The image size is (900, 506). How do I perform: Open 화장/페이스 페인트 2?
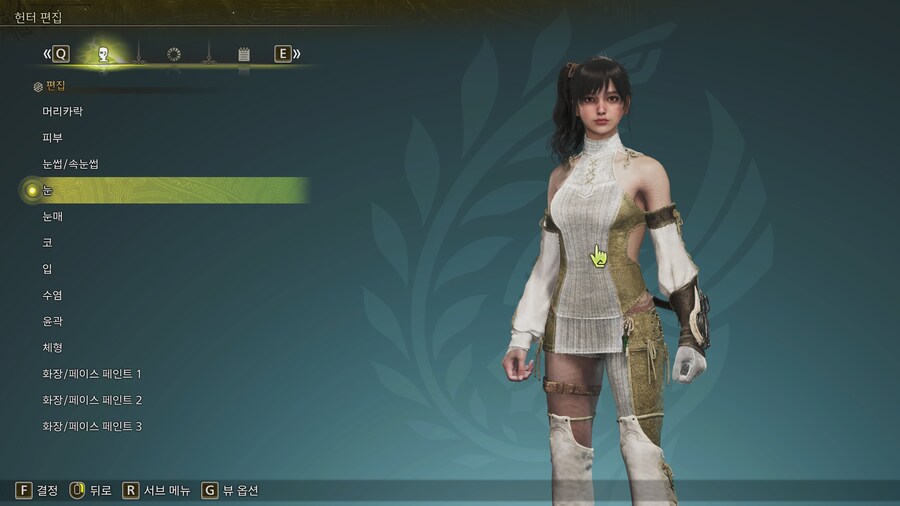coord(92,400)
